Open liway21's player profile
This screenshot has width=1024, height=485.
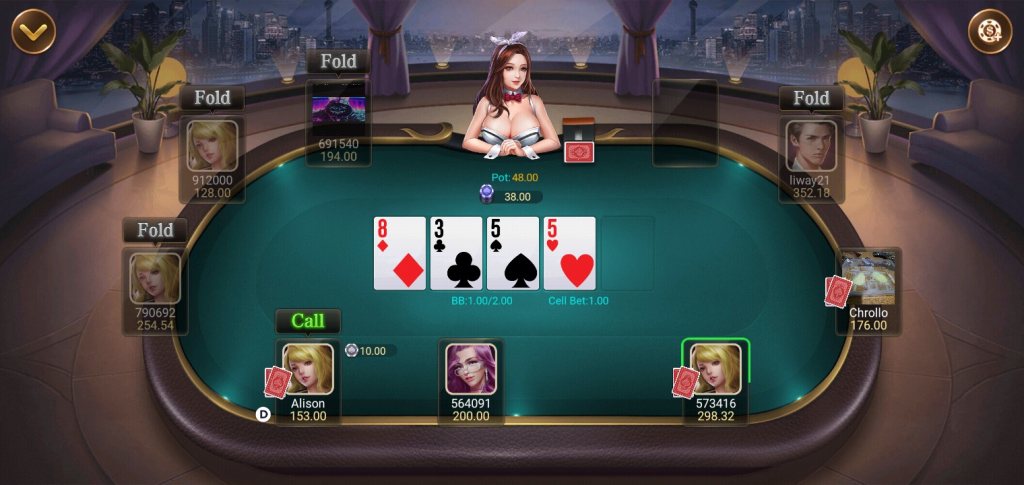pyautogui.click(x=811, y=146)
